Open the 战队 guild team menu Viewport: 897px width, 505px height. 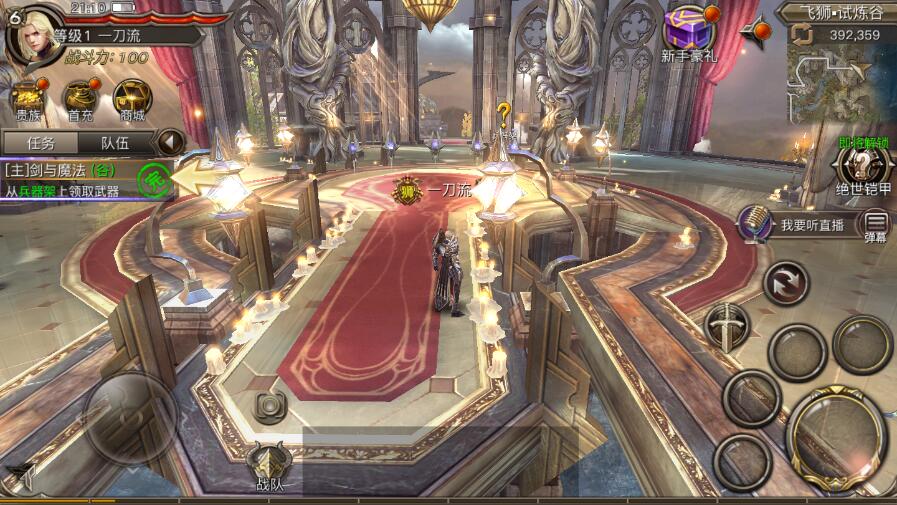(x=269, y=466)
